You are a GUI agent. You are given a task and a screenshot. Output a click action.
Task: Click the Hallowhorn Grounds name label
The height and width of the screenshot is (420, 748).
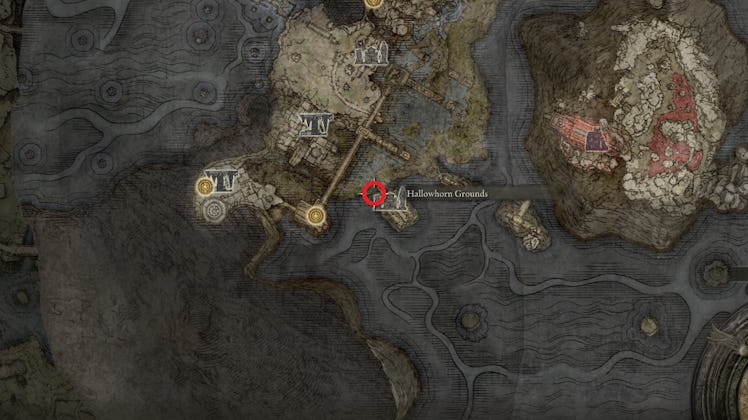[x=450, y=192]
